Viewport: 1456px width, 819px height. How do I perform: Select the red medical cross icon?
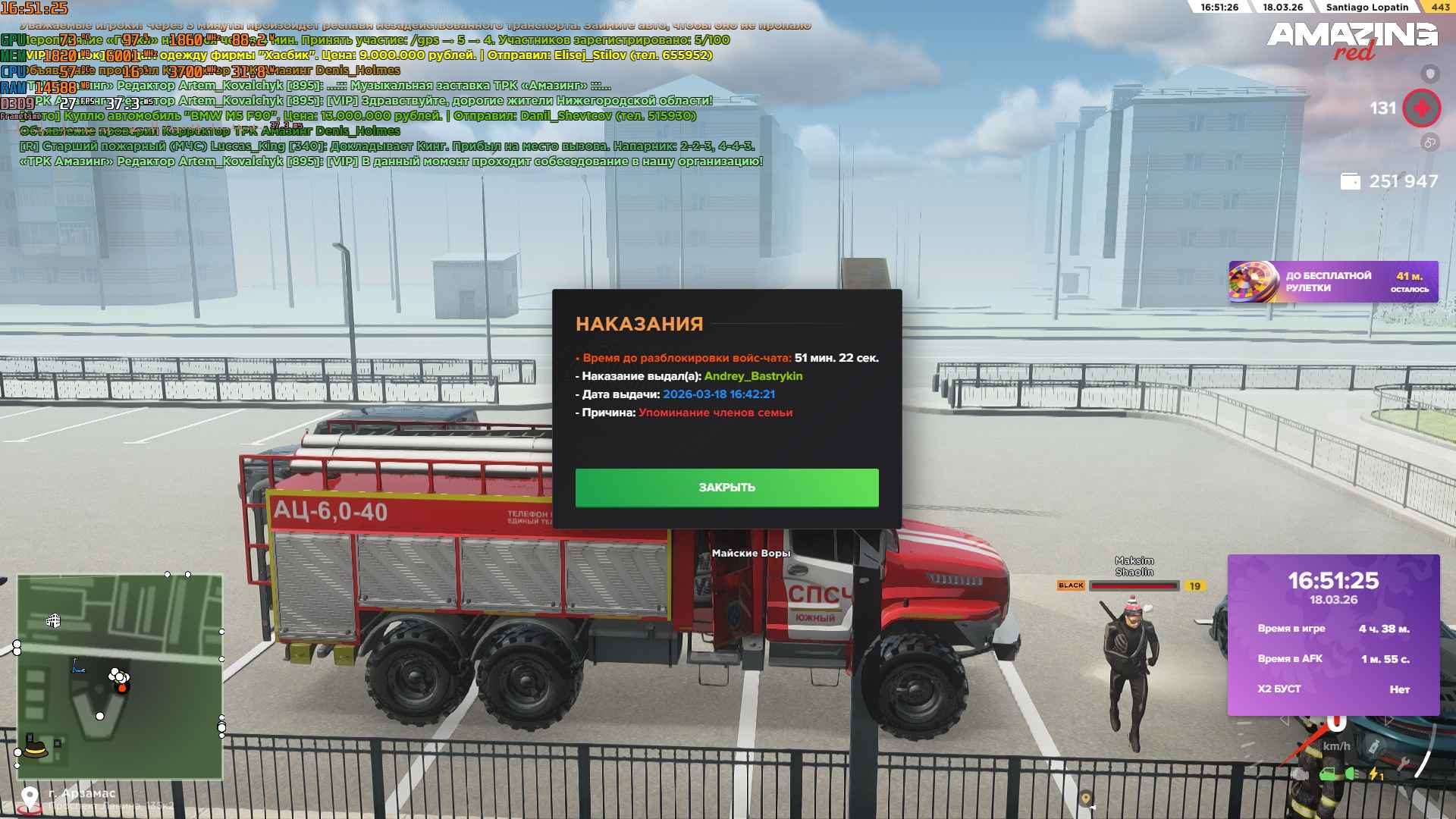click(x=1421, y=108)
